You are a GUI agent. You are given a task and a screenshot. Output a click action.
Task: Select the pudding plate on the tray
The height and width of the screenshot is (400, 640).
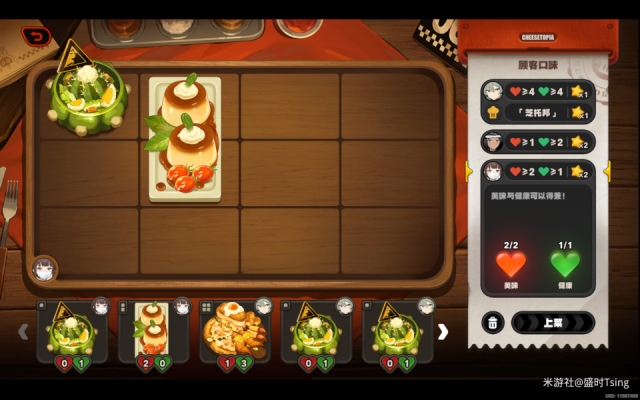tap(185, 138)
